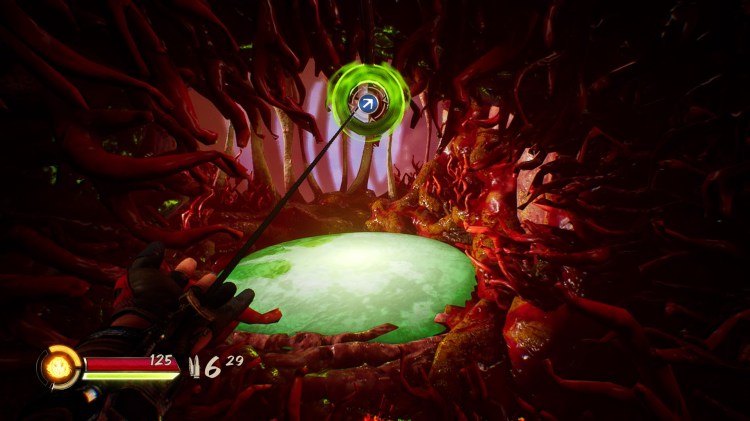
Task: Click the glowing orange orb icon
Action: point(60,367)
